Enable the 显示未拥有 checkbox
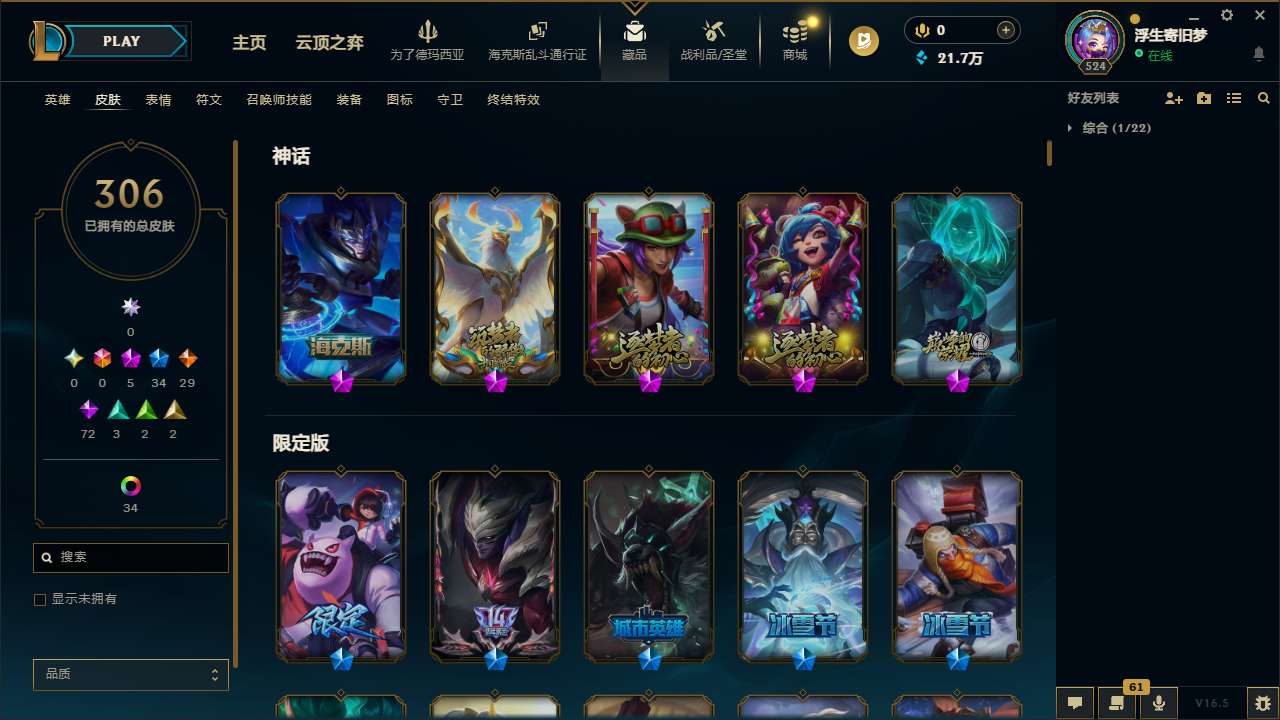Screen dimensions: 1280x720 tap(40, 599)
